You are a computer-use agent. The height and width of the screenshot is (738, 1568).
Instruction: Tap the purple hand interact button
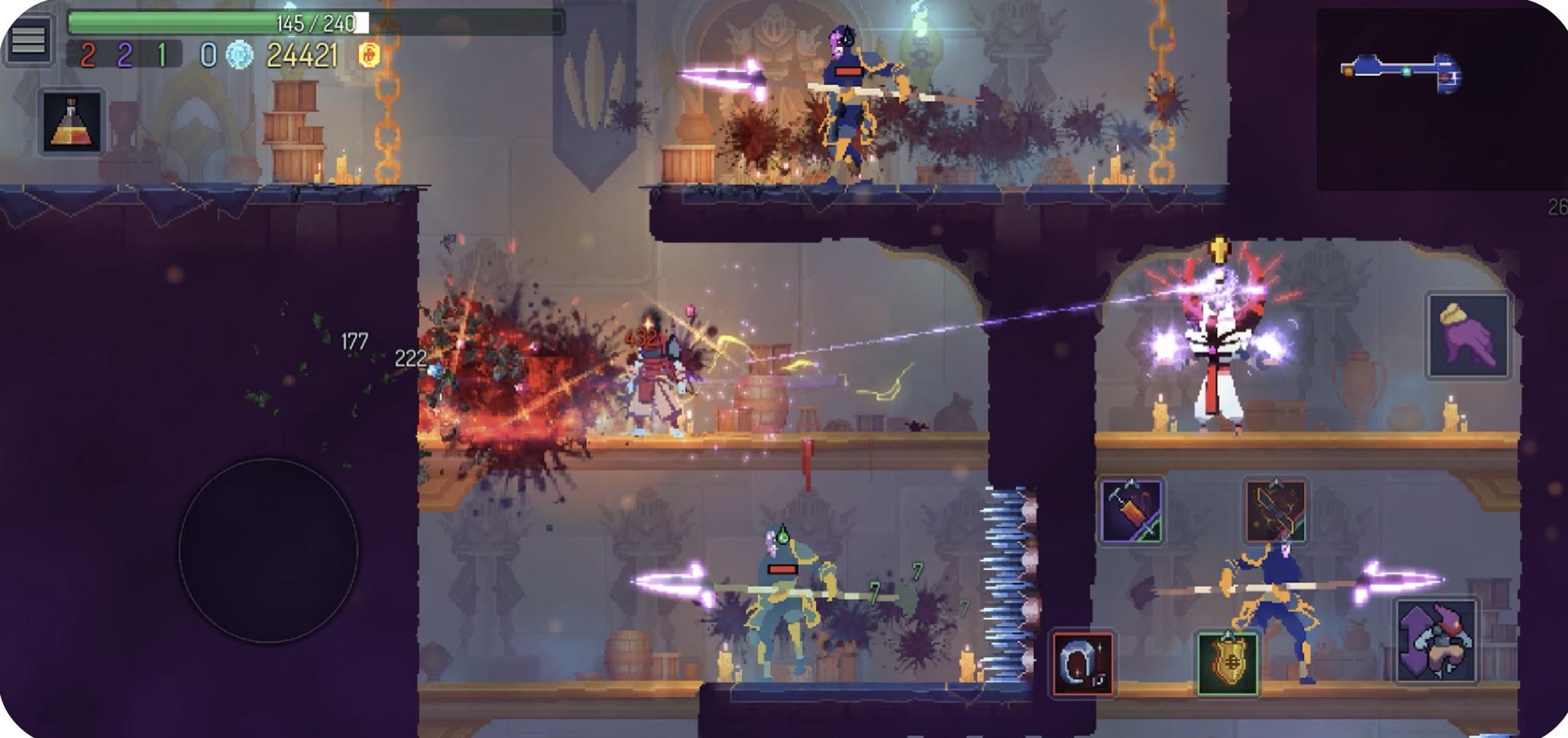[x=1467, y=335]
